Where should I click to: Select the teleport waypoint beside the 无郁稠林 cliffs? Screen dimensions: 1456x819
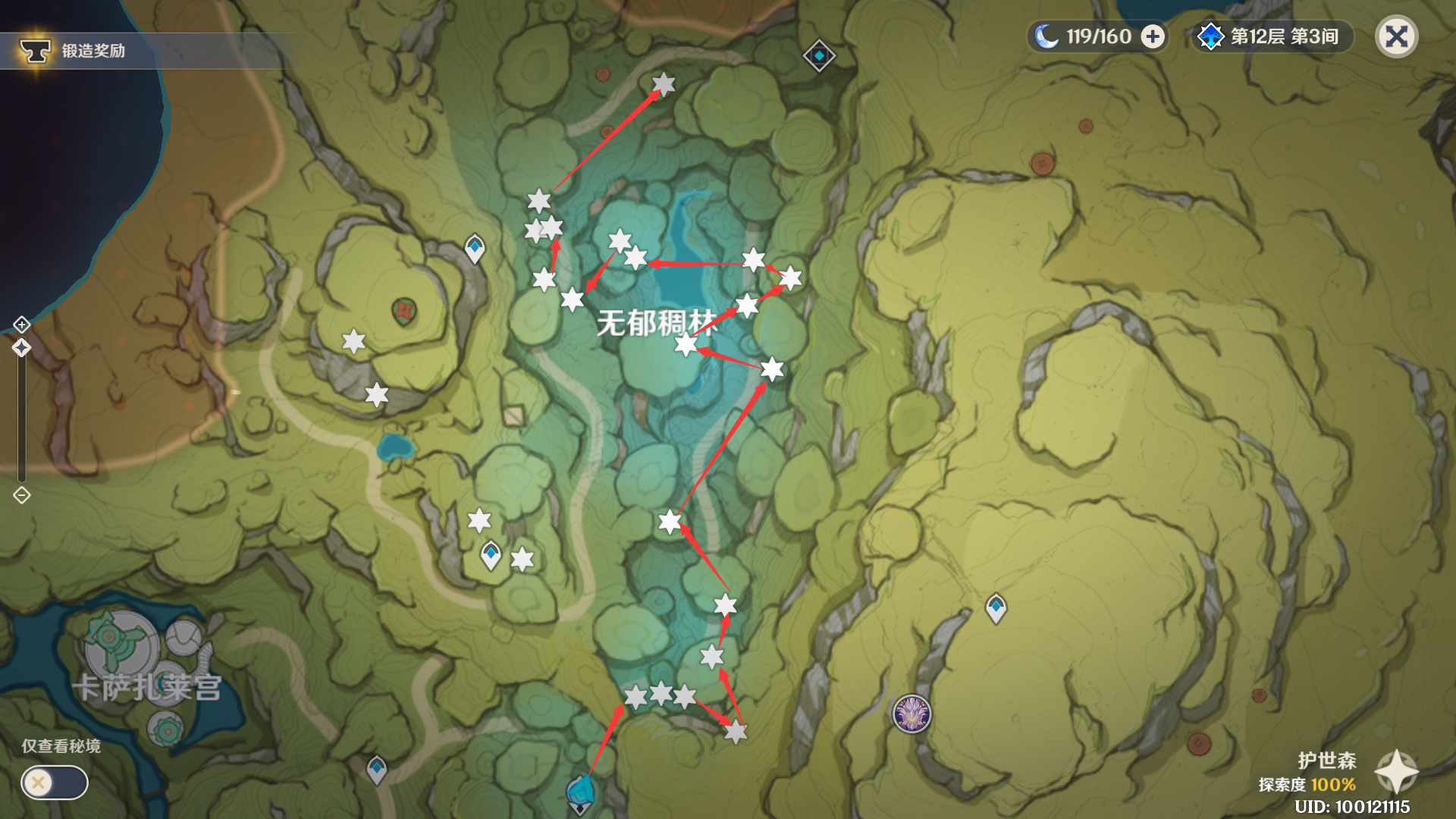(475, 247)
